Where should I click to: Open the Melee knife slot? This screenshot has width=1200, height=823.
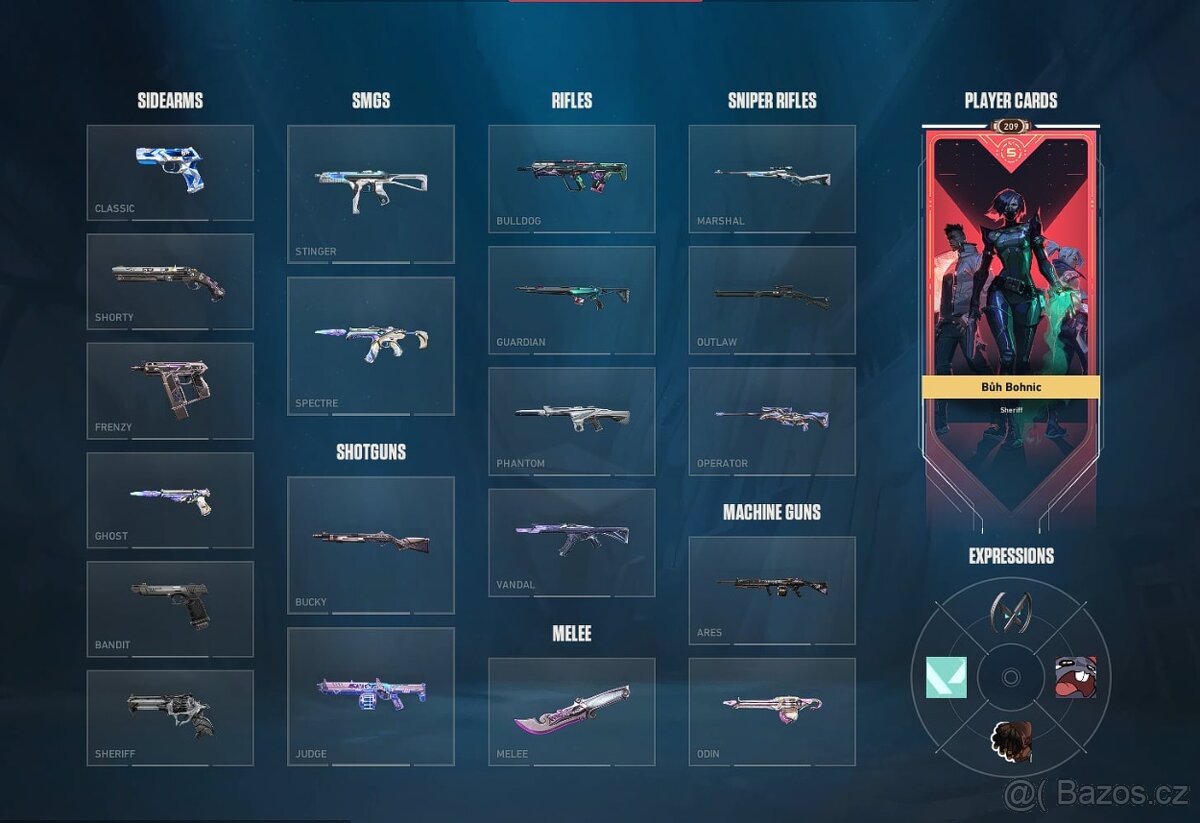click(572, 711)
